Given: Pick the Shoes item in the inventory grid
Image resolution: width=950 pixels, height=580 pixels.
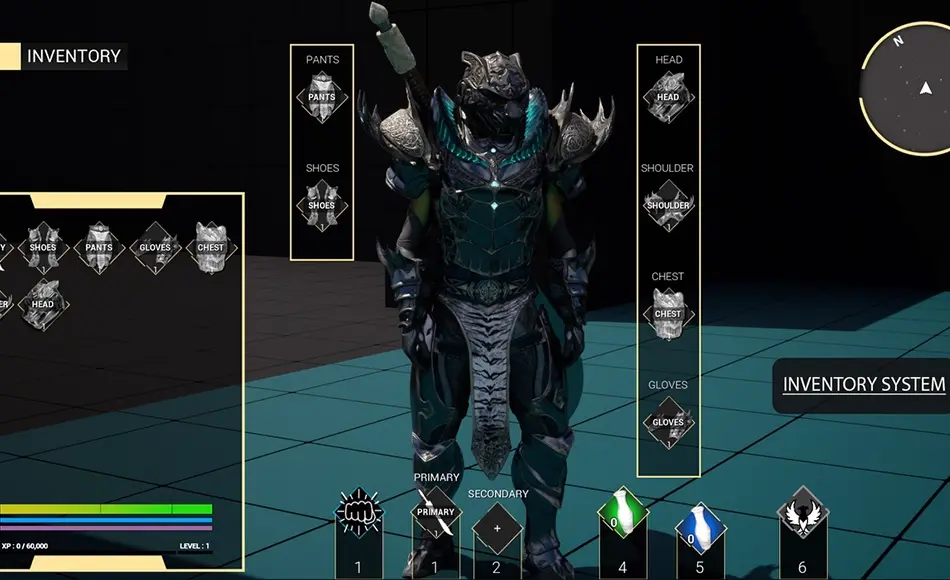Looking at the screenshot, I should 43,248.
